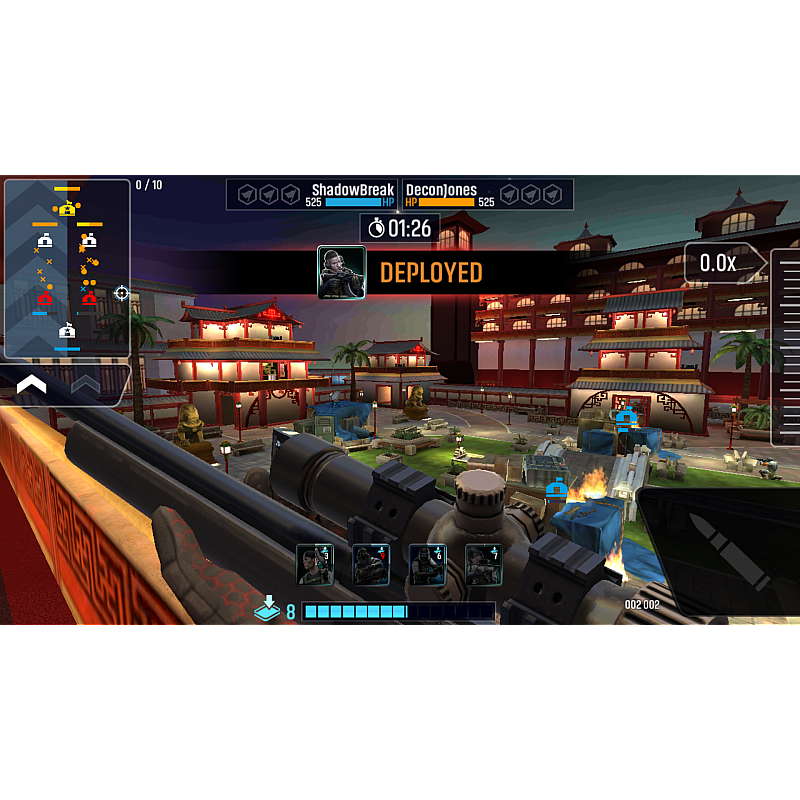Open the battlefield minimap
Viewport: 800px width, 800px height.
click(67, 268)
